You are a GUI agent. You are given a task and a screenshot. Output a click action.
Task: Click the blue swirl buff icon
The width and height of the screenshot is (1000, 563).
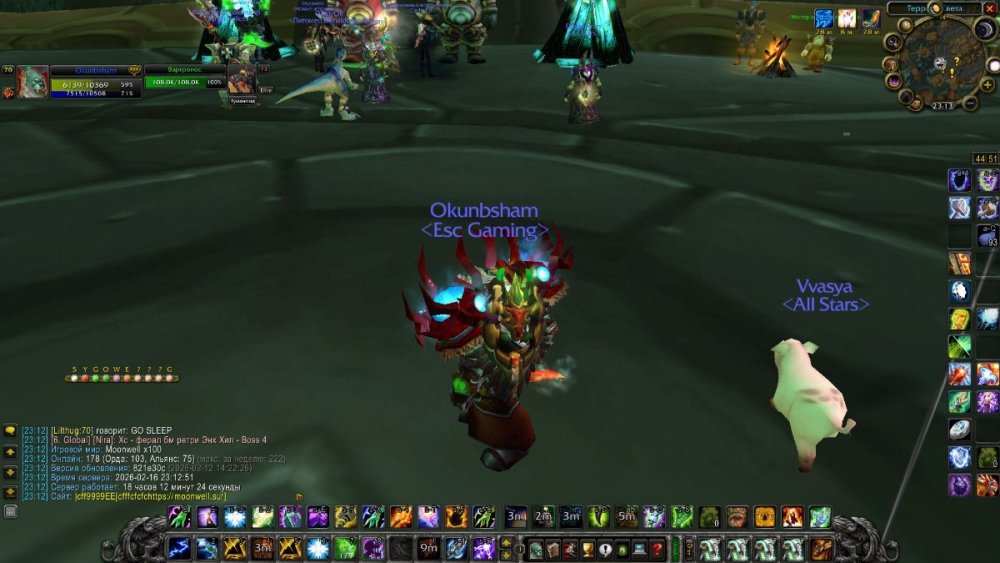pos(824,18)
